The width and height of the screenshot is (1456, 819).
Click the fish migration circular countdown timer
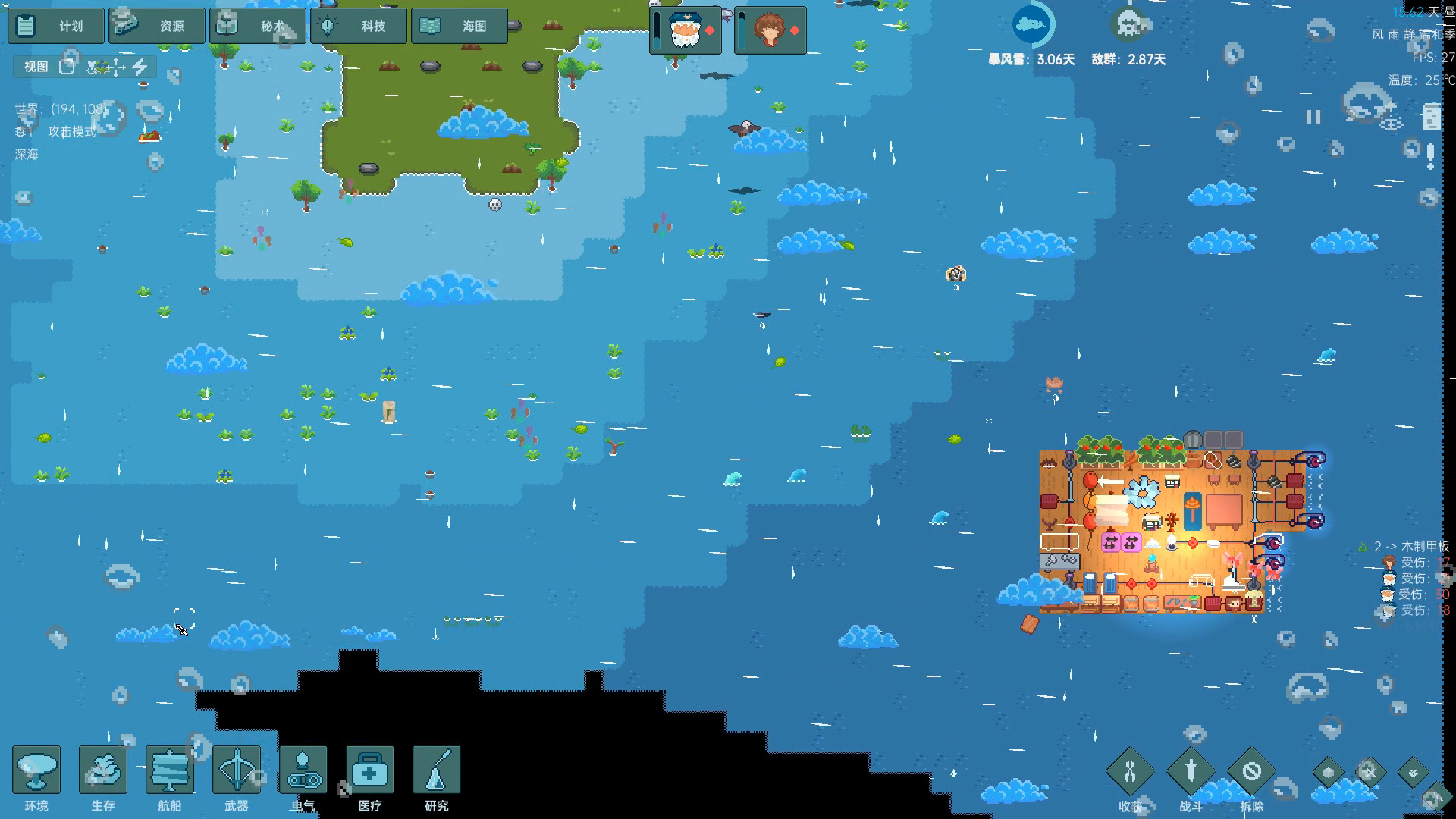[1034, 24]
